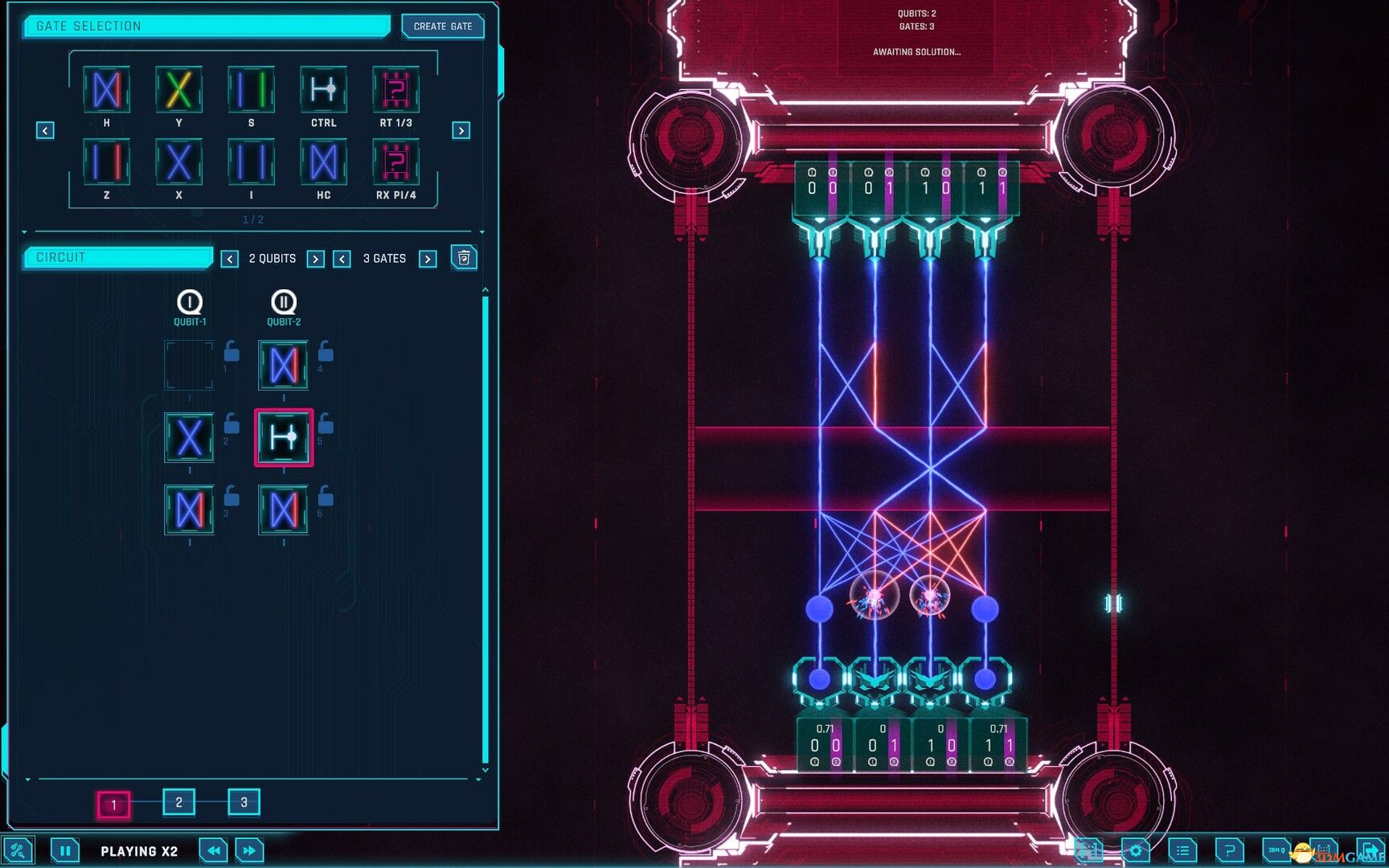
Task: Click the trash icon to clear the circuit
Action: [x=464, y=257]
